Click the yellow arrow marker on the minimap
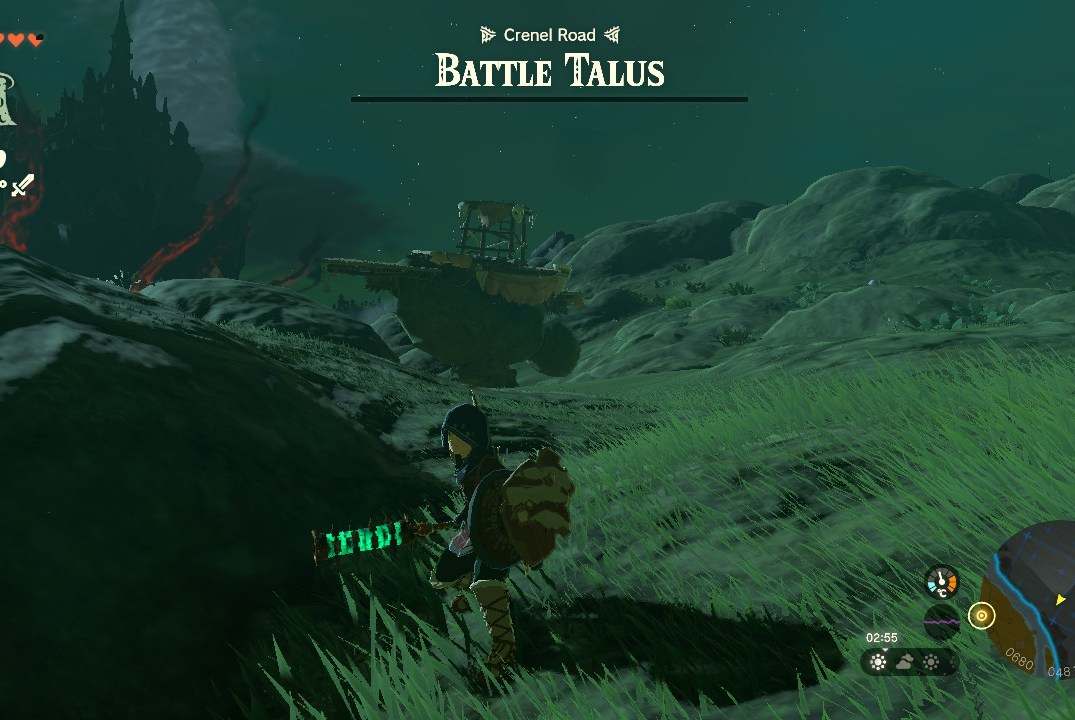Screen dimensions: 1075x720 (x=1060, y=599)
